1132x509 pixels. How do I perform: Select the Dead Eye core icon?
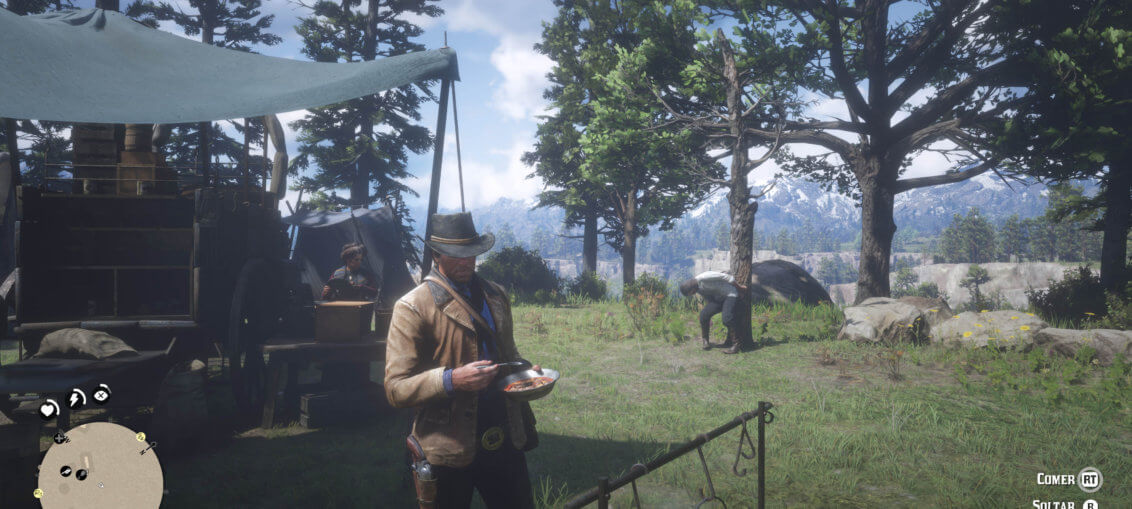(101, 394)
